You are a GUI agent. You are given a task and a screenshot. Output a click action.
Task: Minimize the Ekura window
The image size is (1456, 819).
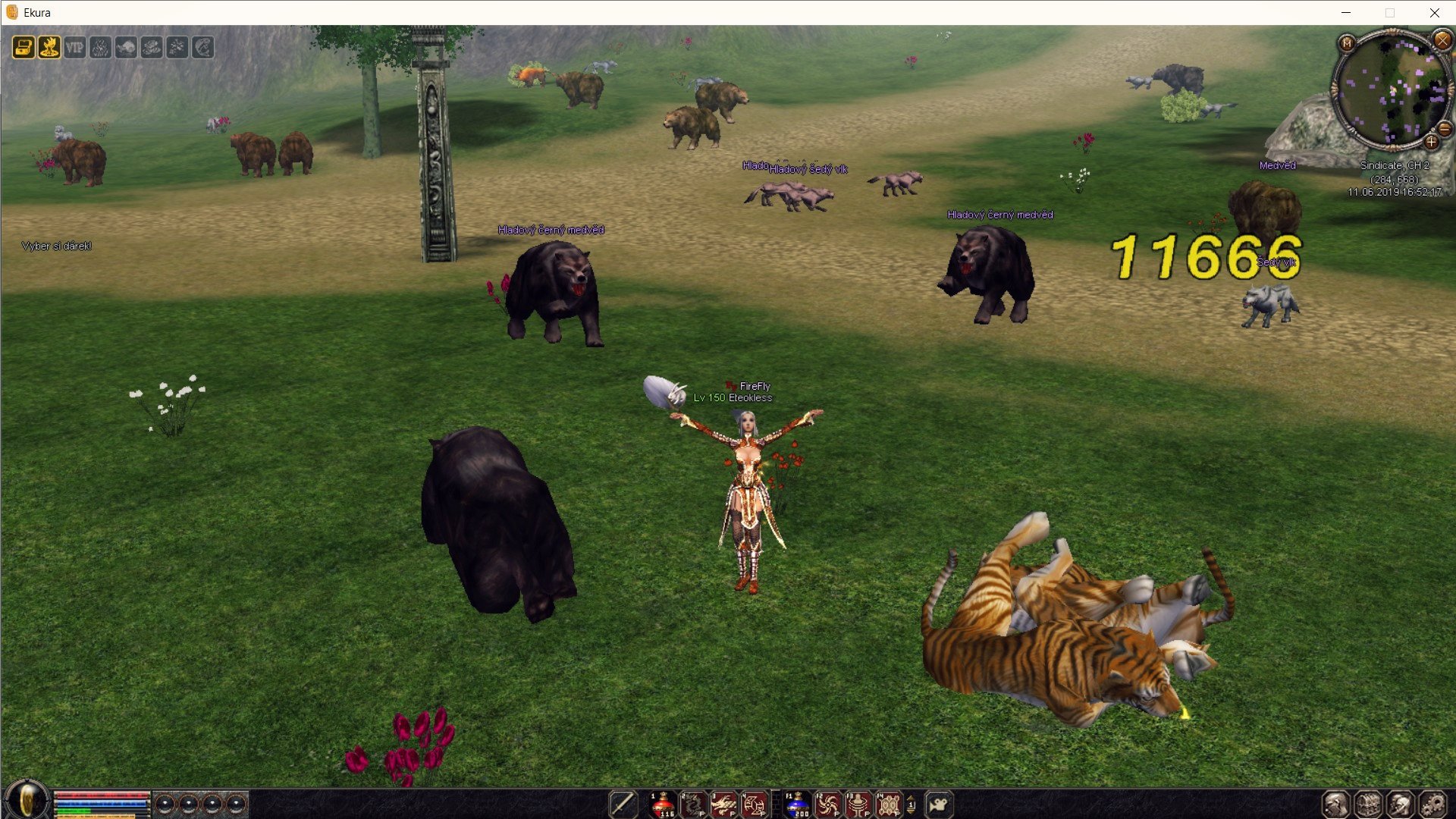(1346, 13)
